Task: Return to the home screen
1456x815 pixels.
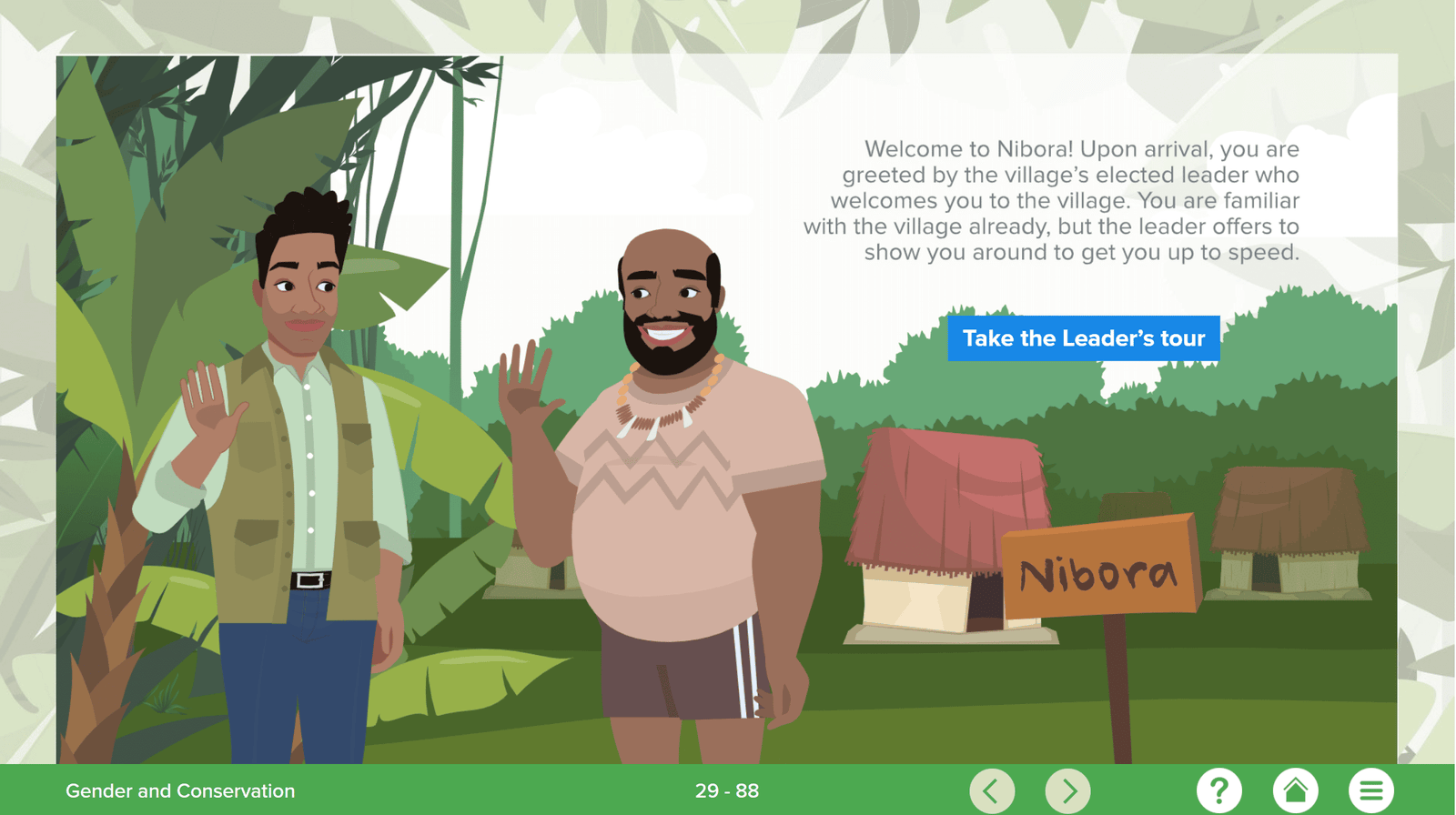Action: 1295,790
